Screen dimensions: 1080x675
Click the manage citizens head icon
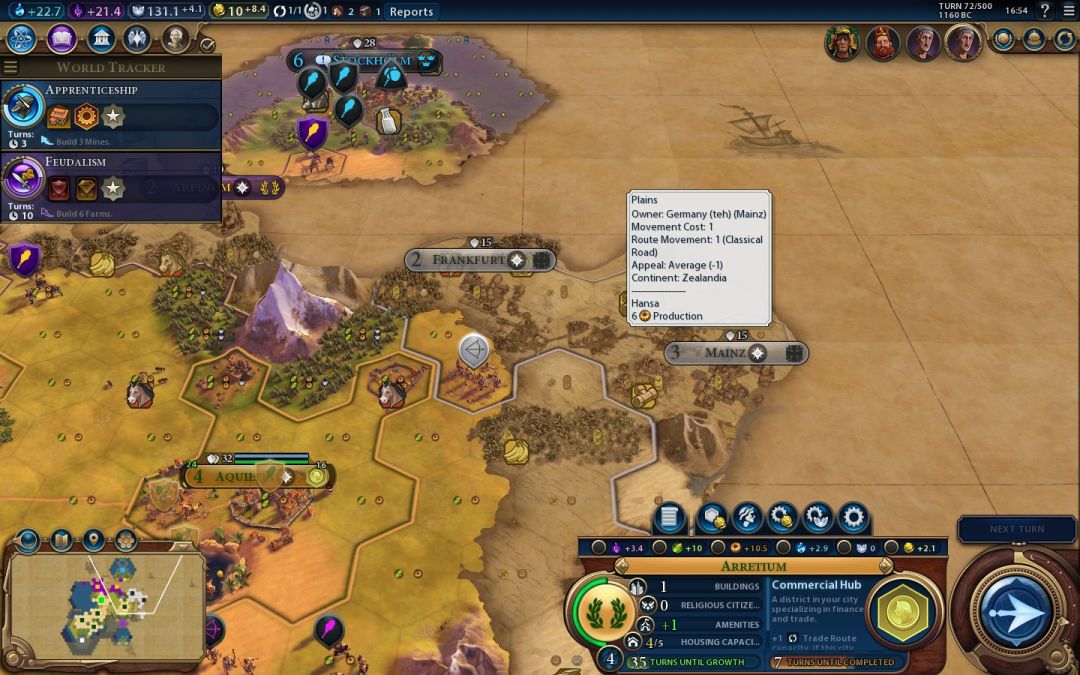[x=745, y=518]
